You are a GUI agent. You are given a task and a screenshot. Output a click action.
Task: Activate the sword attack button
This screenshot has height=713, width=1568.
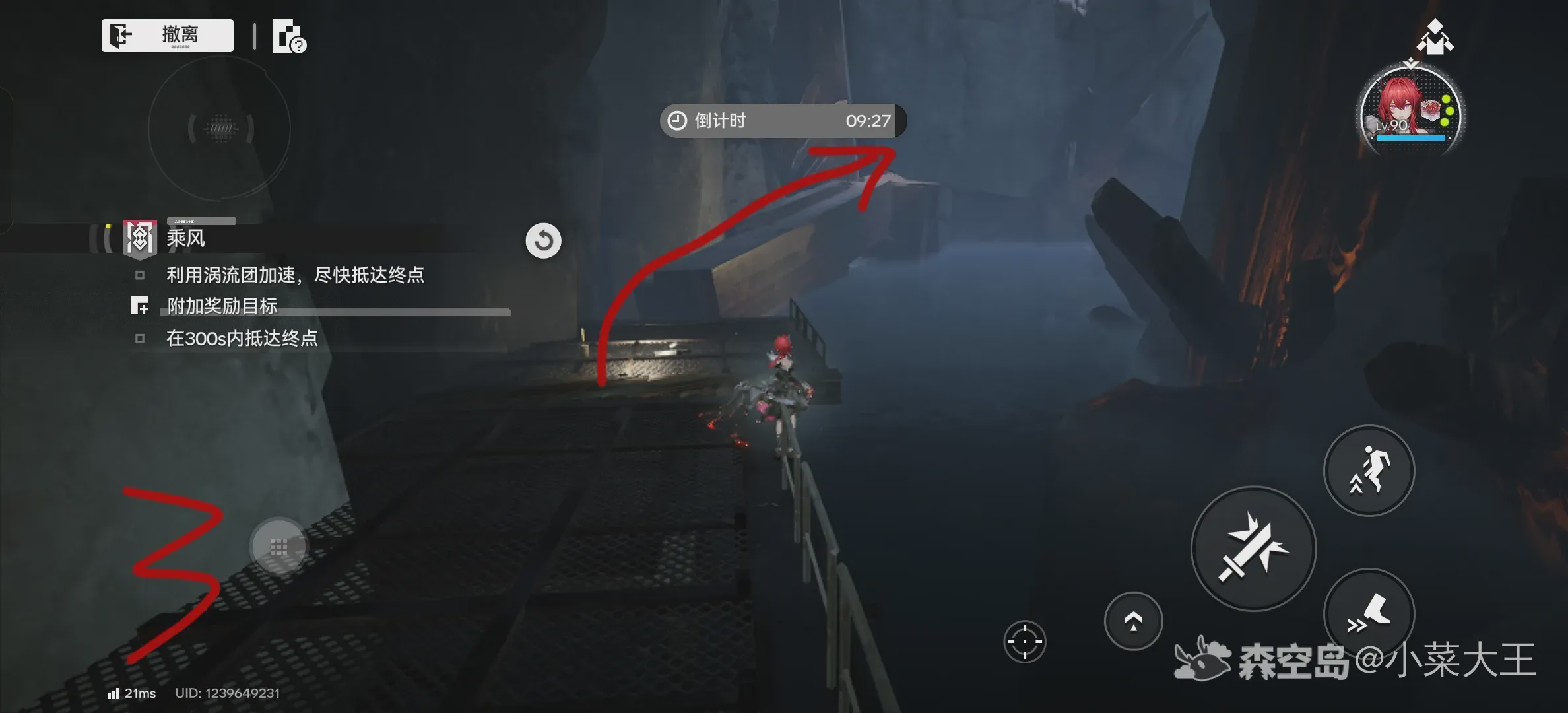click(1253, 549)
